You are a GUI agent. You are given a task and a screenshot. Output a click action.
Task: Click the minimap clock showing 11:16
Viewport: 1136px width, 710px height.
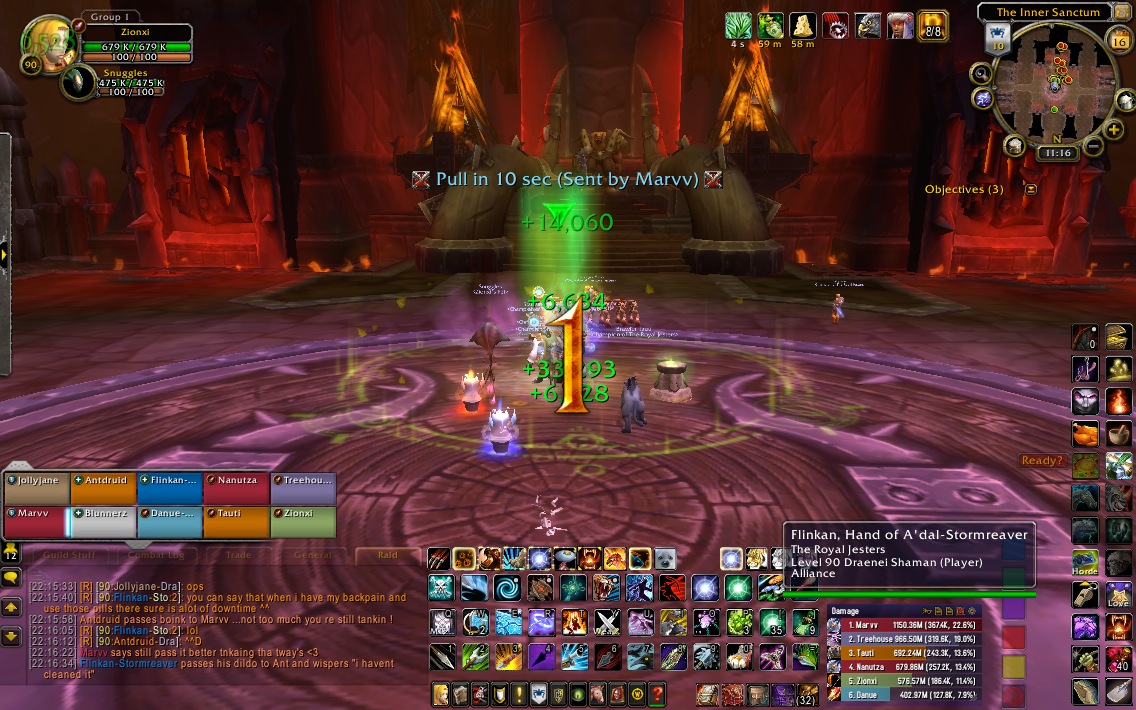[x=1055, y=154]
